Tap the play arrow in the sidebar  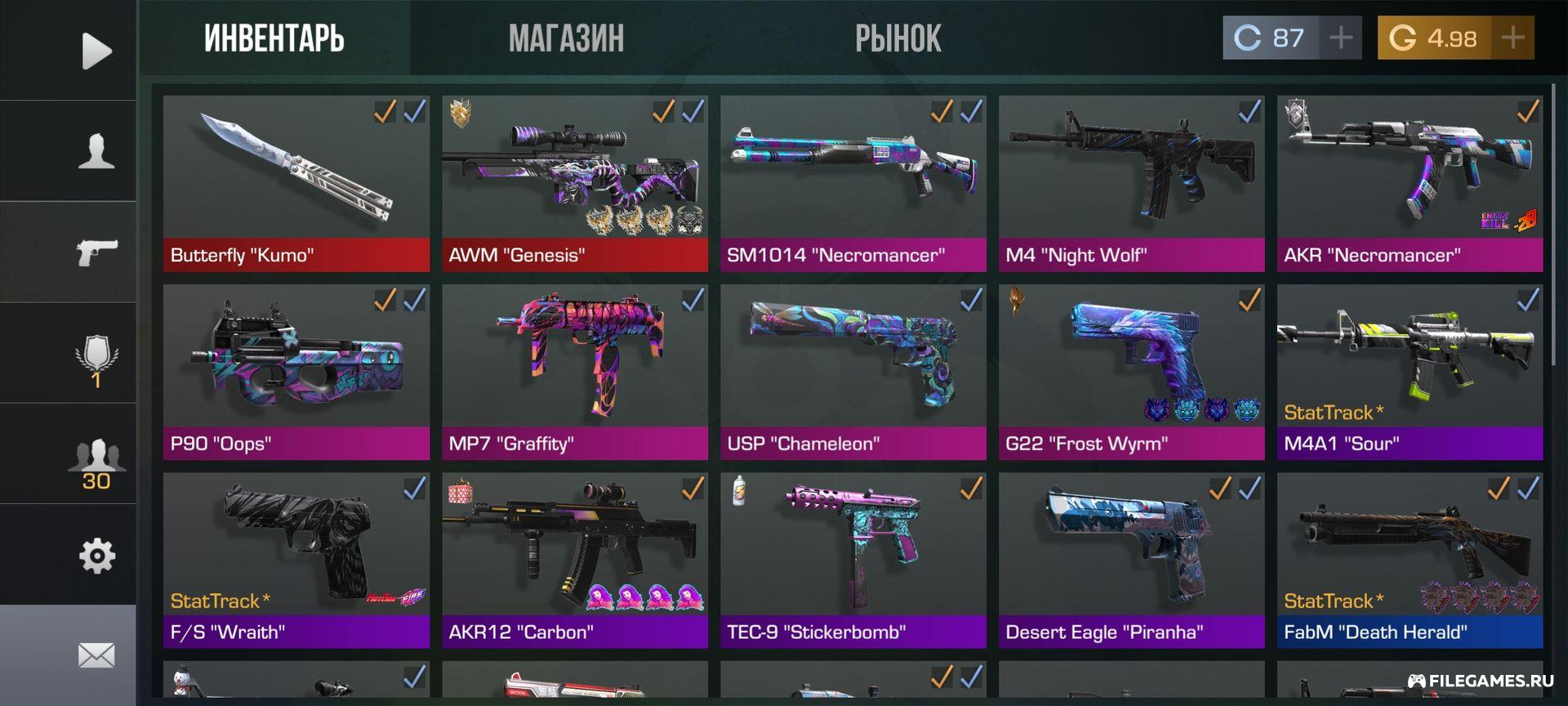tap(96, 51)
